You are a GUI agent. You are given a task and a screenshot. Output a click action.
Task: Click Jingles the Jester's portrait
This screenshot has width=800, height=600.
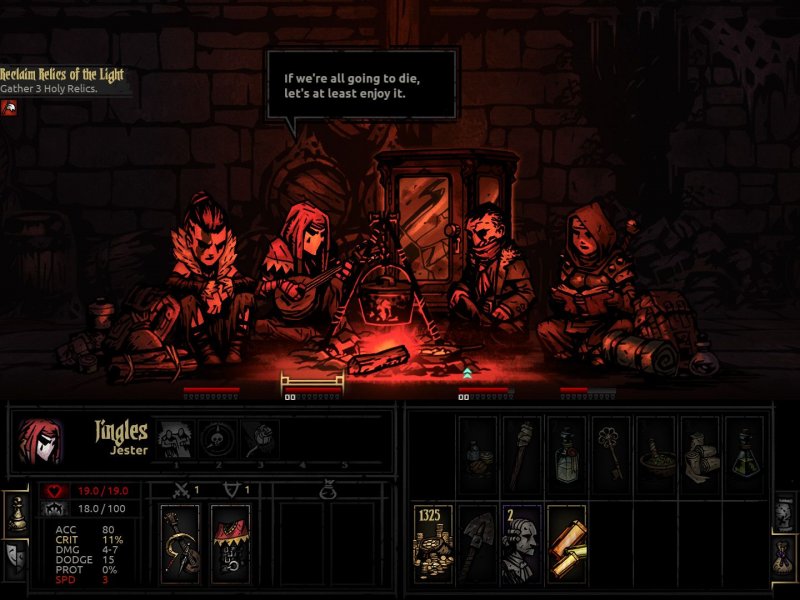pos(41,441)
